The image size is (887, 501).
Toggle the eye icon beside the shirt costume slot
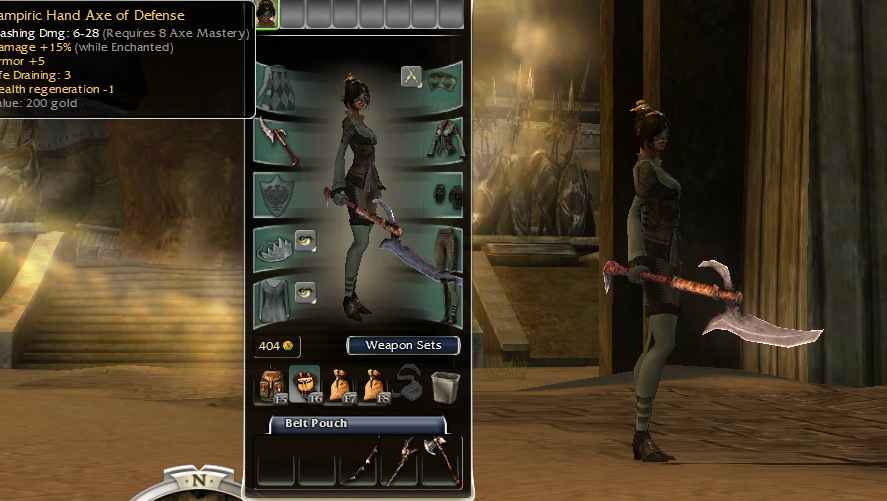pyautogui.click(x=305, y=292)
